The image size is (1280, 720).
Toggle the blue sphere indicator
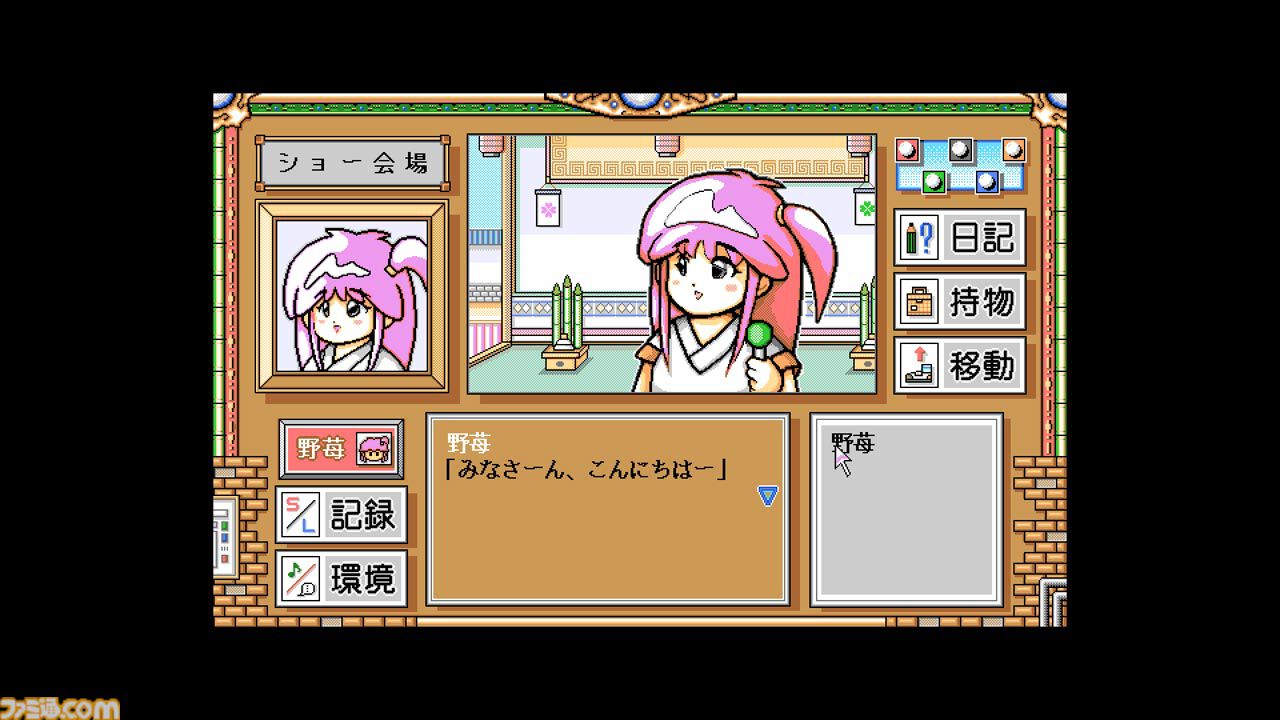[x=988, y=182]
